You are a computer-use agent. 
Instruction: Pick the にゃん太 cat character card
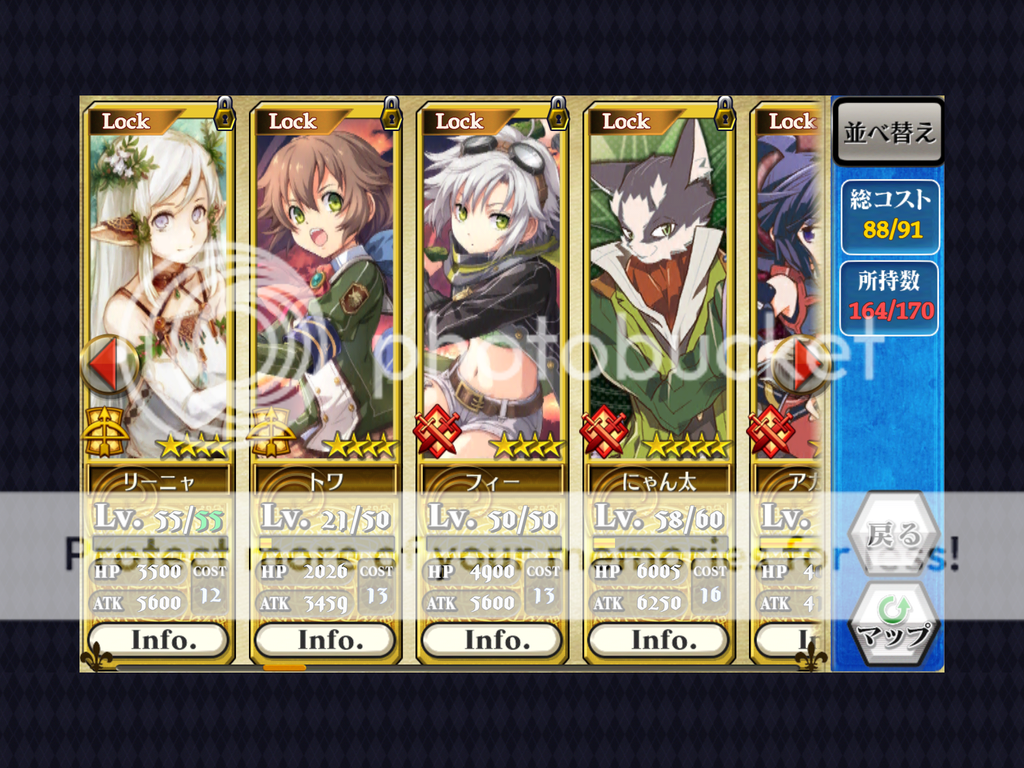pos(659,290)
